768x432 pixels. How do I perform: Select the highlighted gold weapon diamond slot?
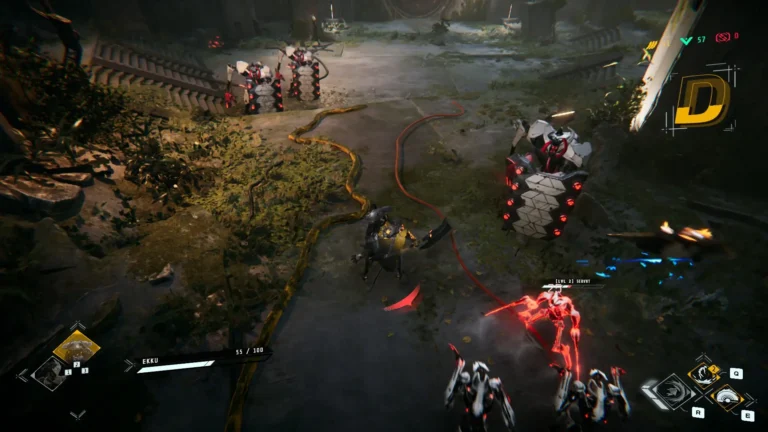tap(76, 348)
